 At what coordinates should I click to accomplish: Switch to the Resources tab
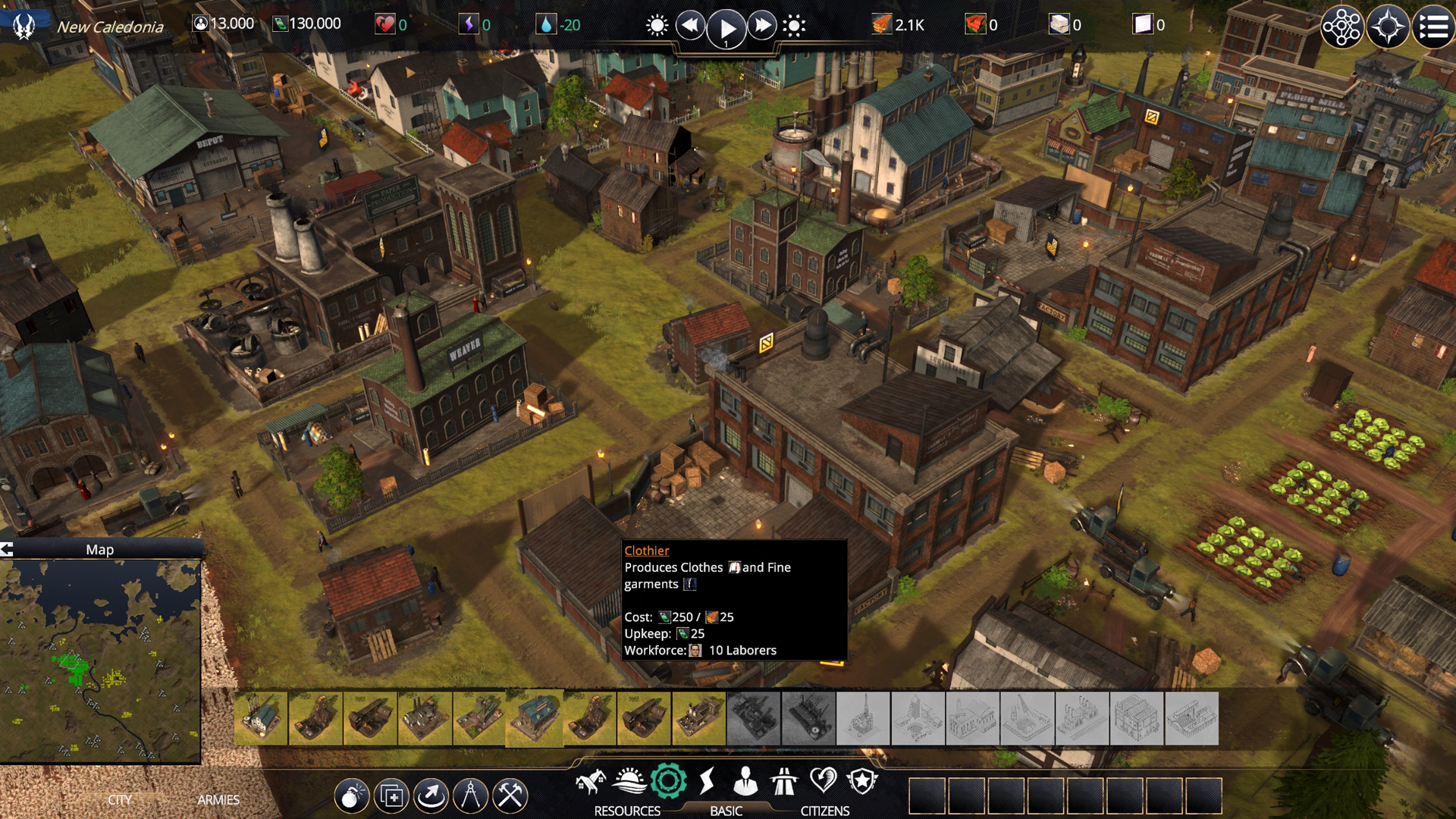(627, 811)
